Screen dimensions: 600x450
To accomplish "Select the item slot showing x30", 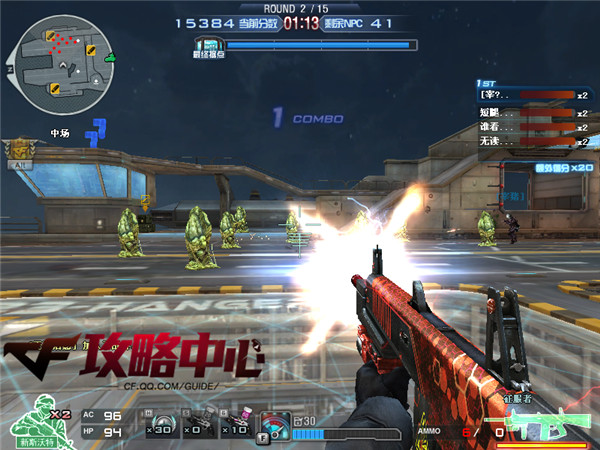I will (x=160, y=424).
